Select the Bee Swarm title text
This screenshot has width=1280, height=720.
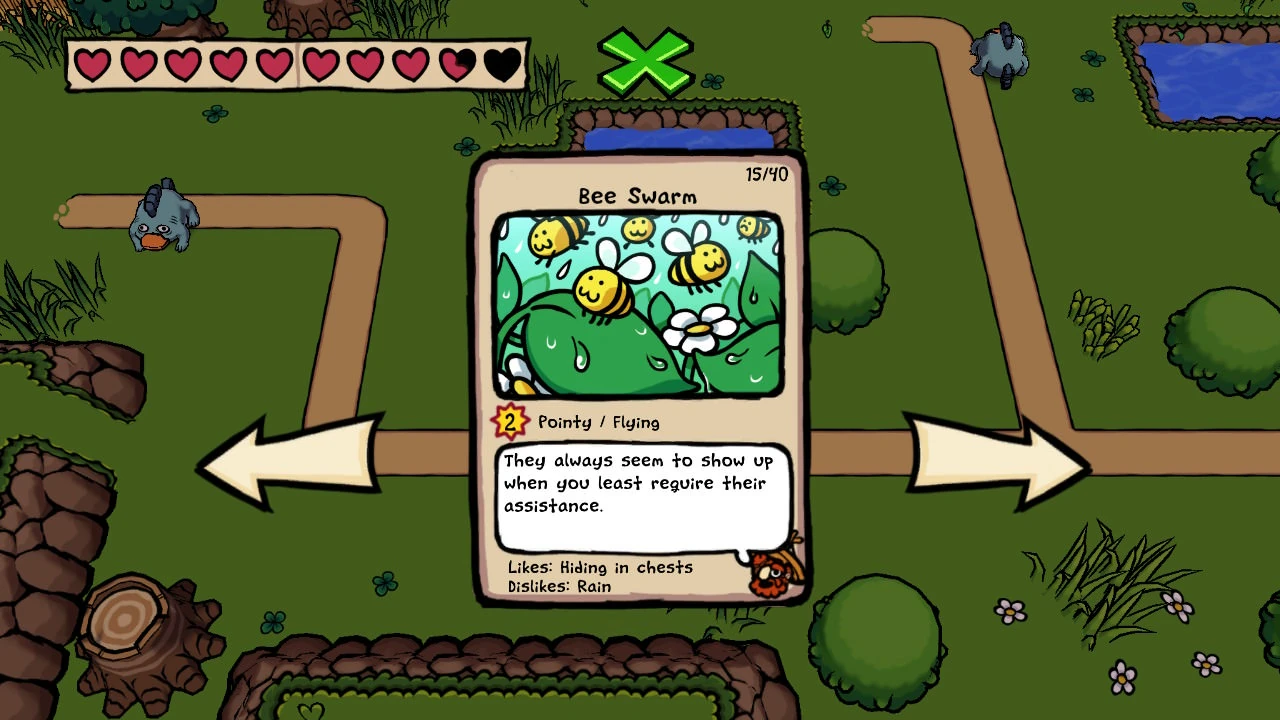pos(637,196)
